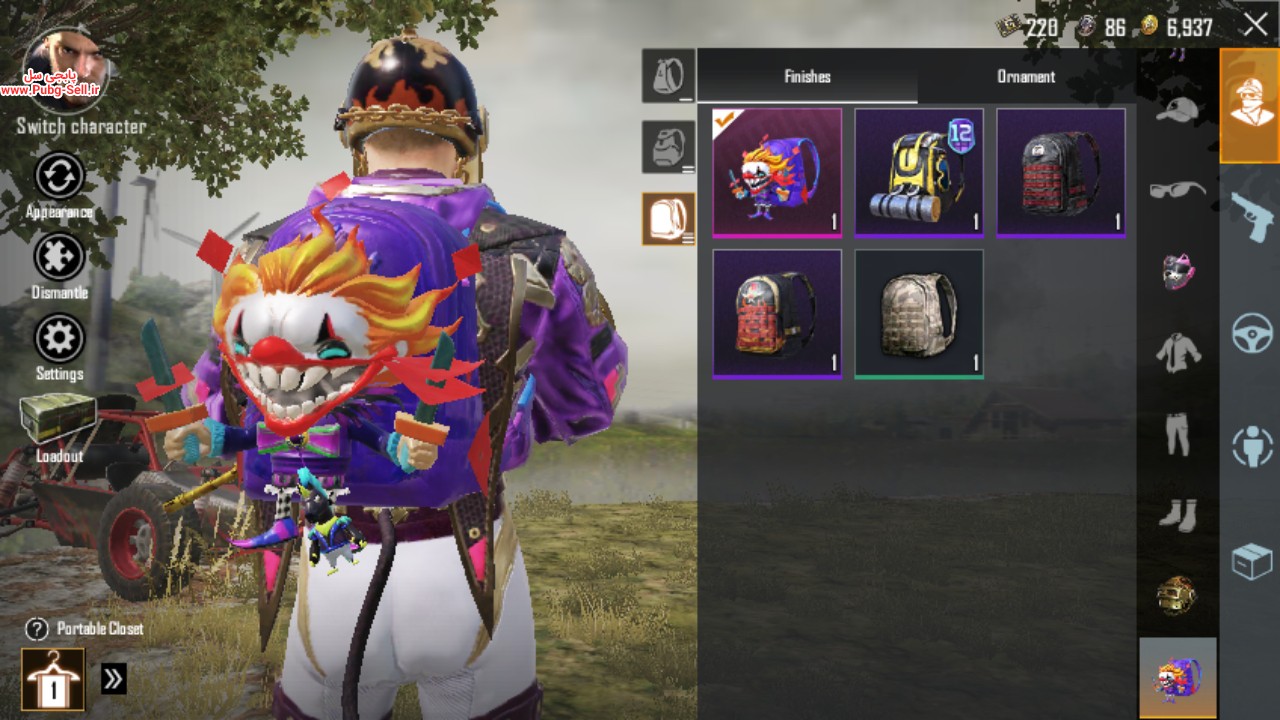Image resolution: width=1280 pixels, height=720 pixels.
Task: Open the Portable Closet hanger slot
Action: click(x=53, y=680)
